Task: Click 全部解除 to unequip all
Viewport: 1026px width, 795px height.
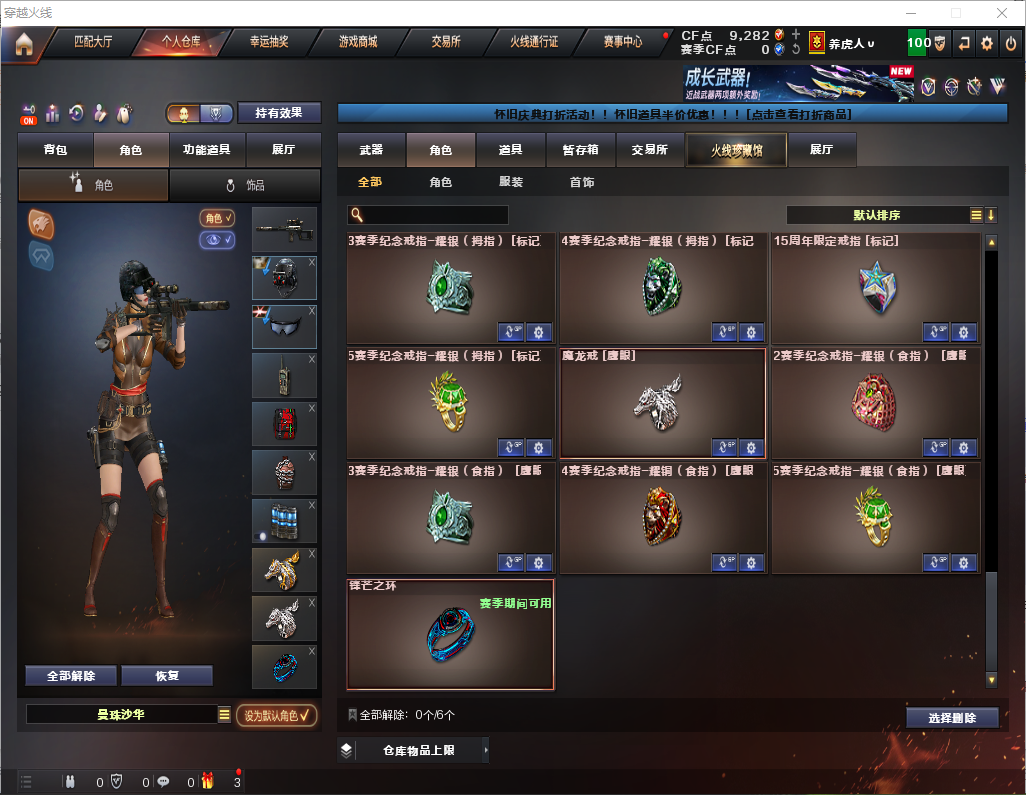Action: 71,676
